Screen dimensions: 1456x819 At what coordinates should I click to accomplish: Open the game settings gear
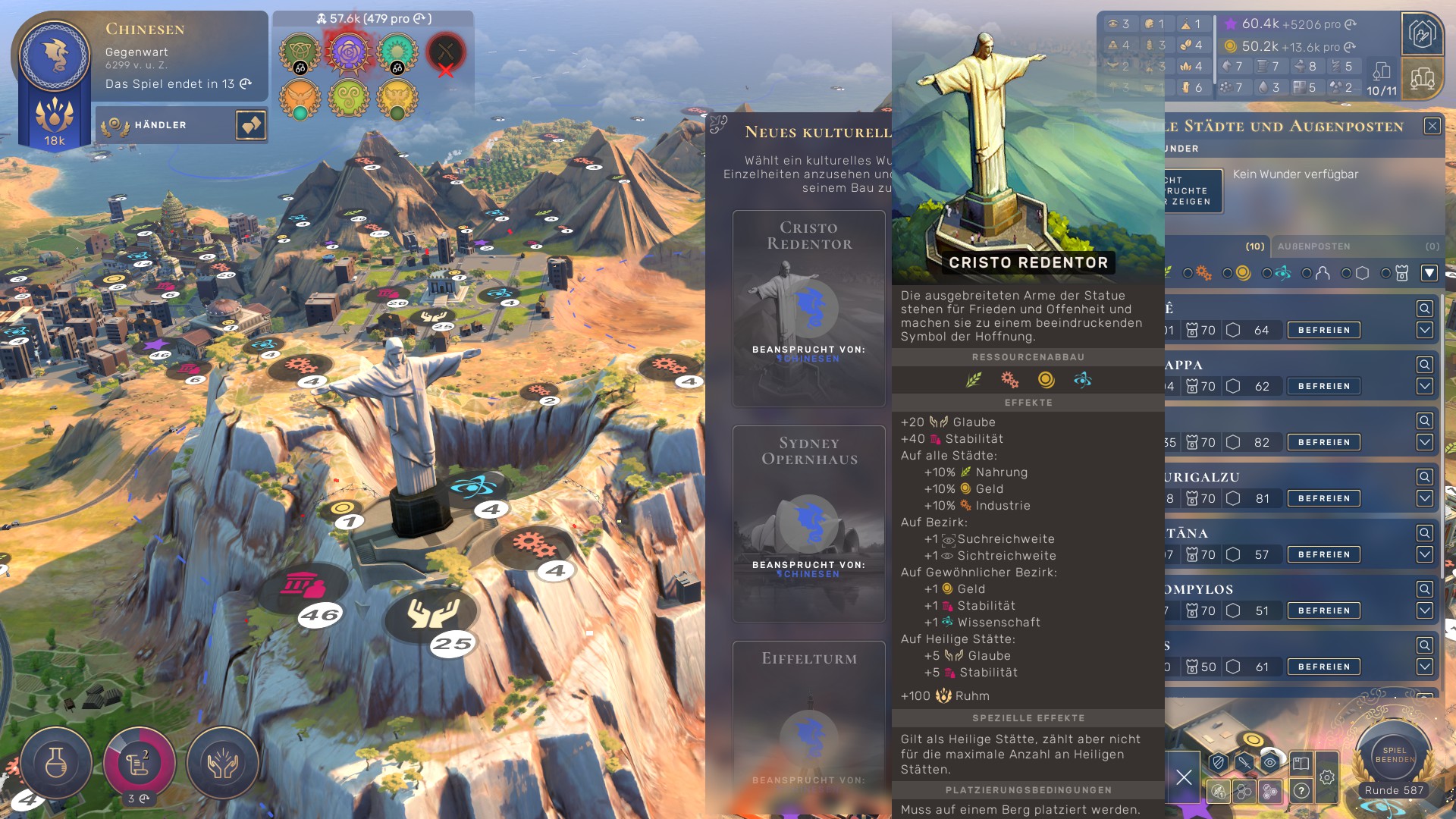tap(1326, 777)
